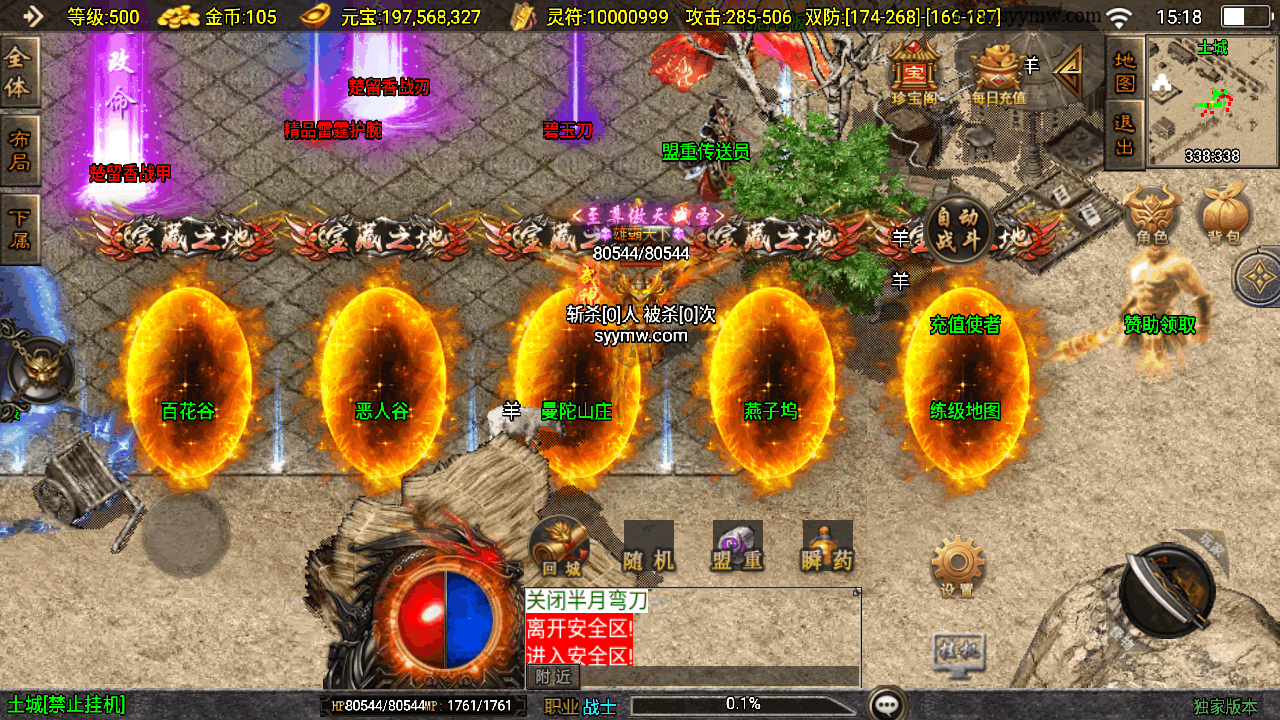
Task: Tap the blade attack button
Action: click(1166, 590)
